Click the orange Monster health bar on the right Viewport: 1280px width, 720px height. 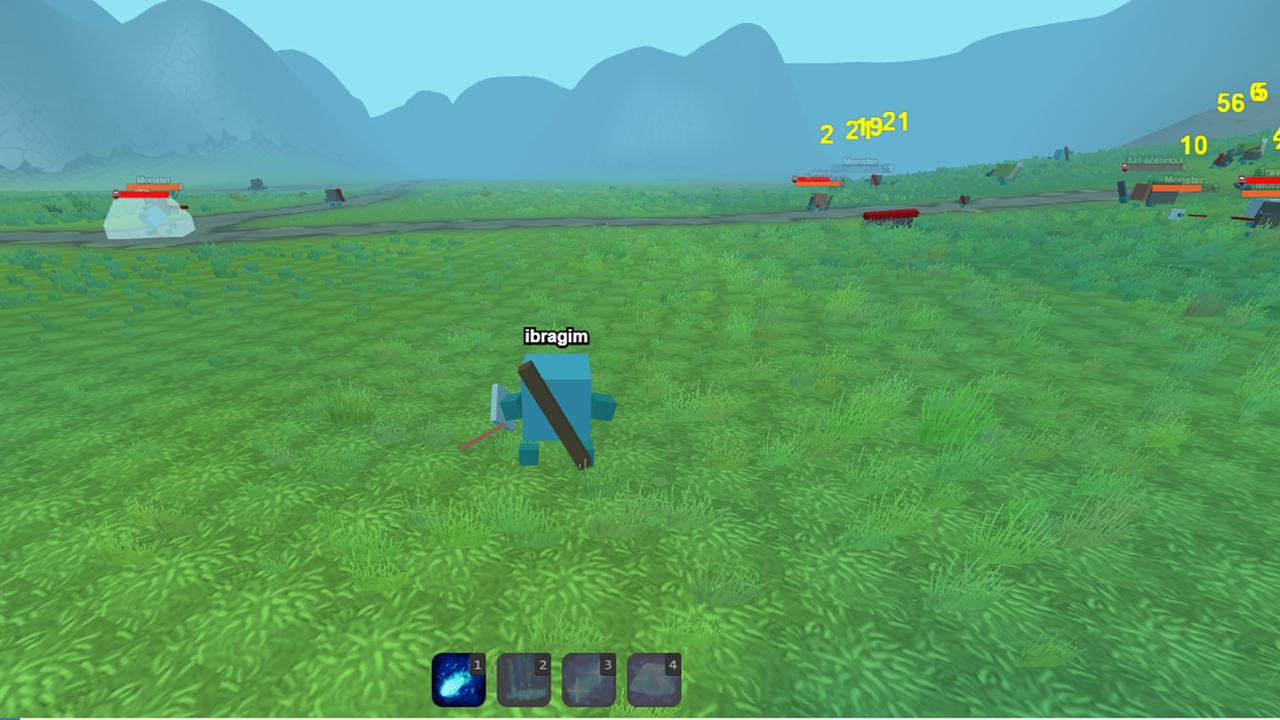(1176, 188)
